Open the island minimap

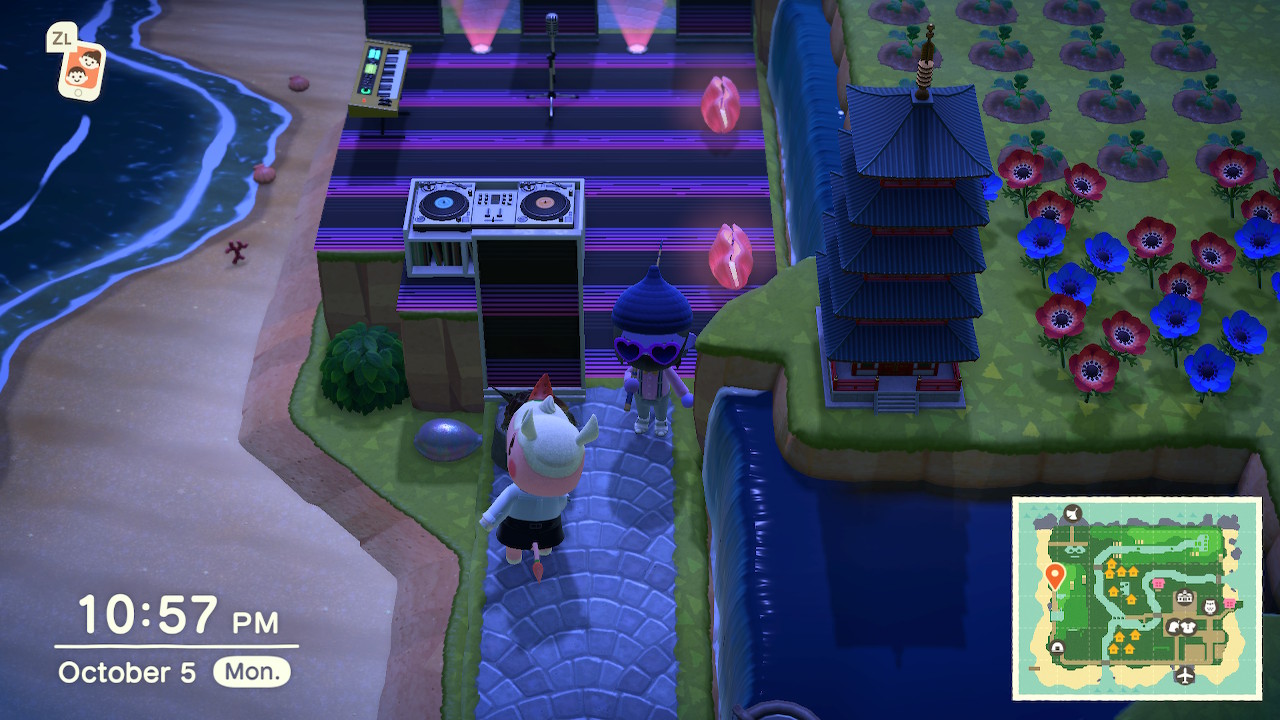click(x=1136, y=597)
